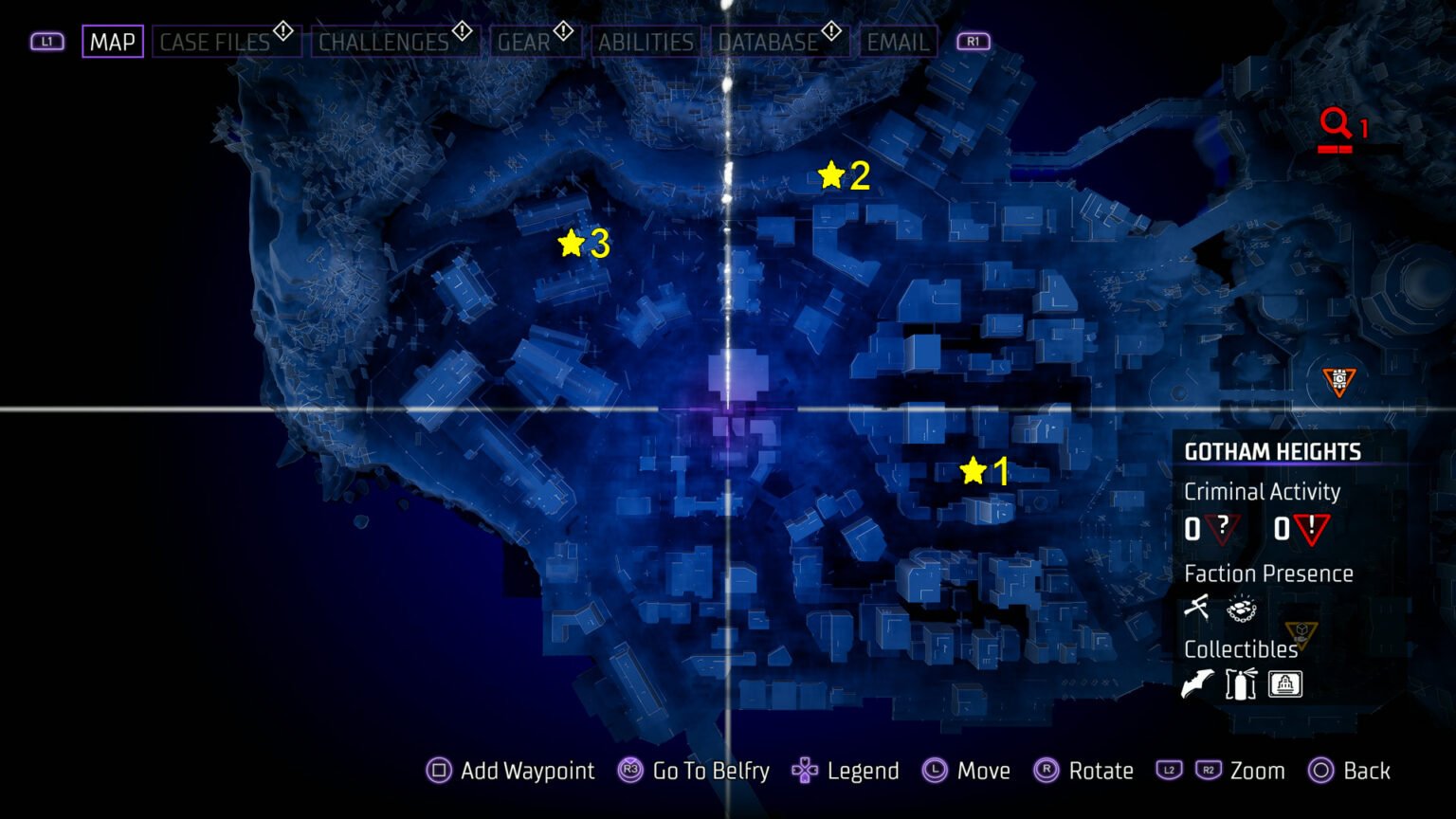Open the landmark plaque collectible icon
1456x819 pixels.
[x=1285, y=683]
